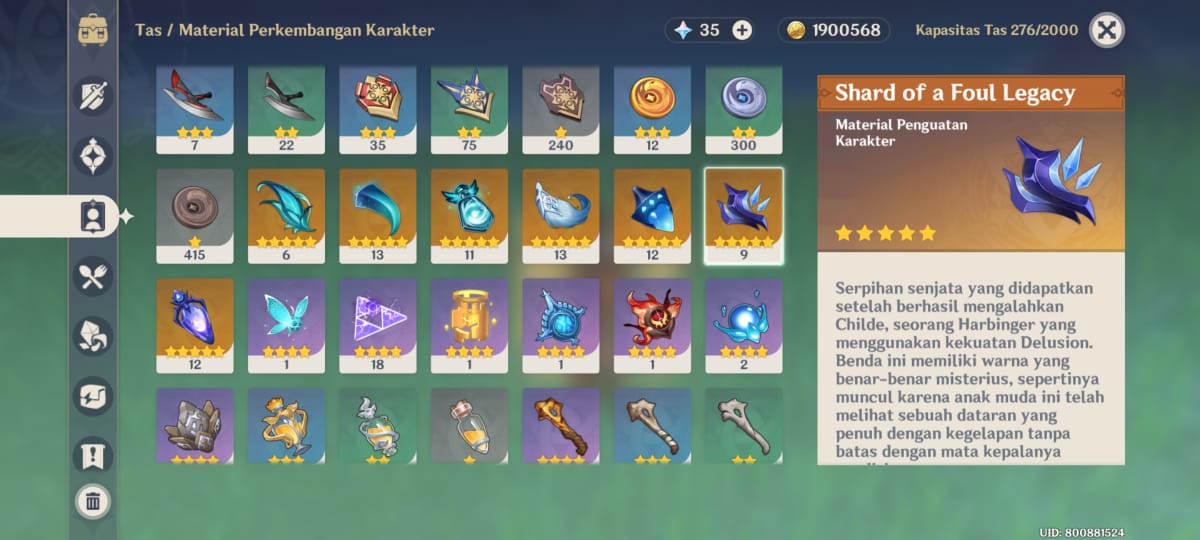Switch to the artifacts tab
This screenshot has height=540, width=1200.
(x=93, y=156)
